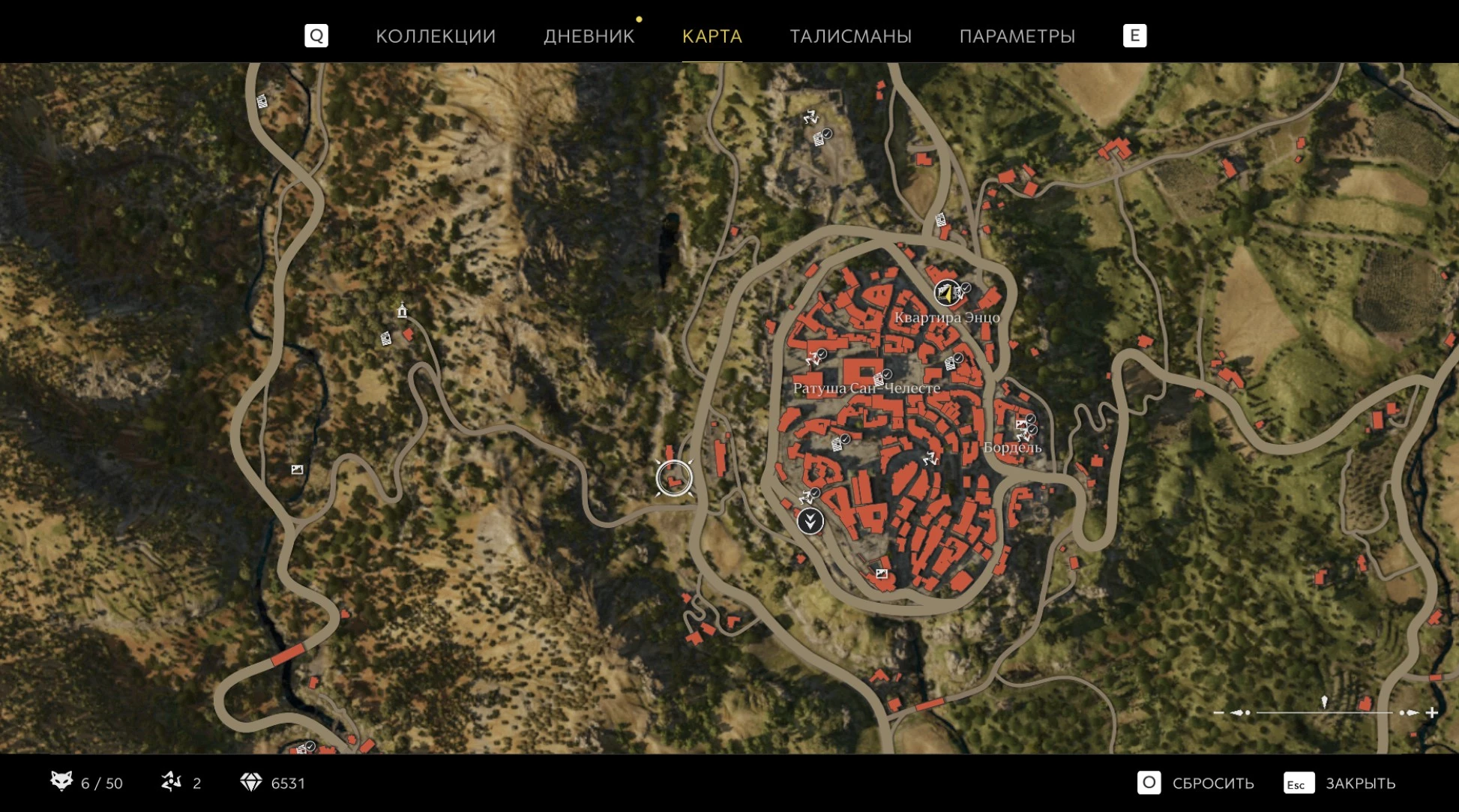Select the Ратуша Сан-Челесте map label
Image resolution: width=1459 pixels, height=812 pixels.
click(x=866, y=388)
